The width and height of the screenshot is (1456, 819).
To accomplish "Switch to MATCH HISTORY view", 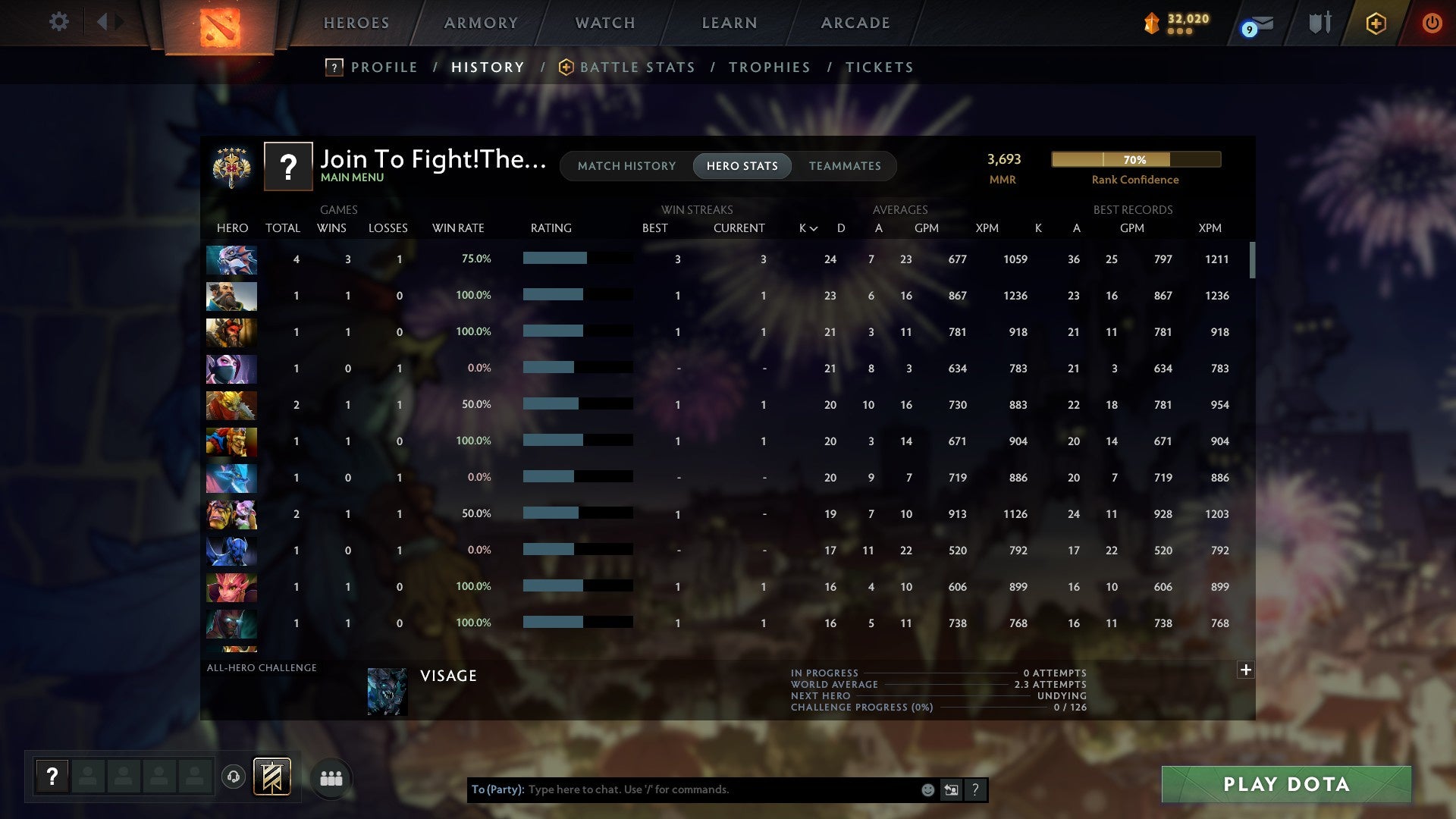I will click(626, 165).
